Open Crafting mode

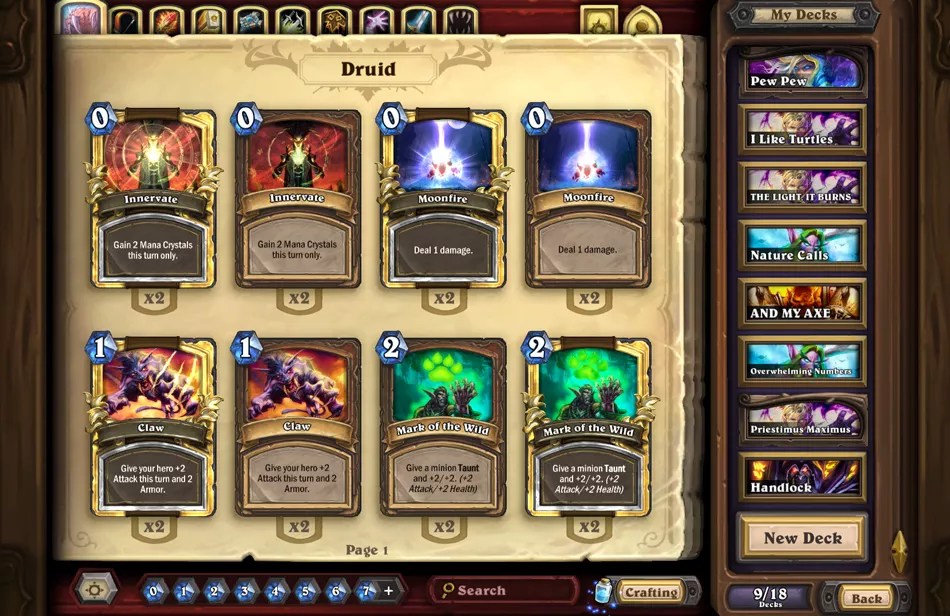pos(650,592)
